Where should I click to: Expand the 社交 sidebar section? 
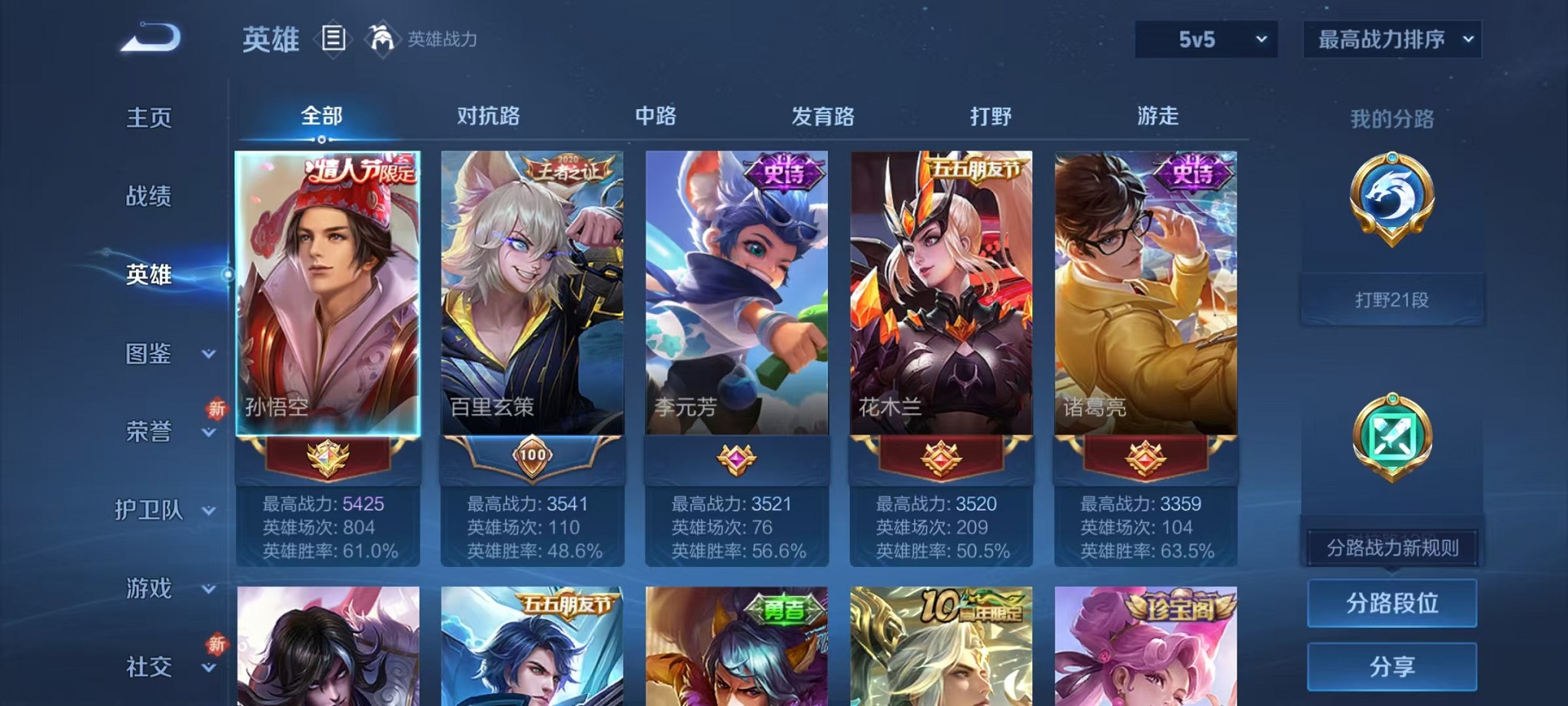151,665
